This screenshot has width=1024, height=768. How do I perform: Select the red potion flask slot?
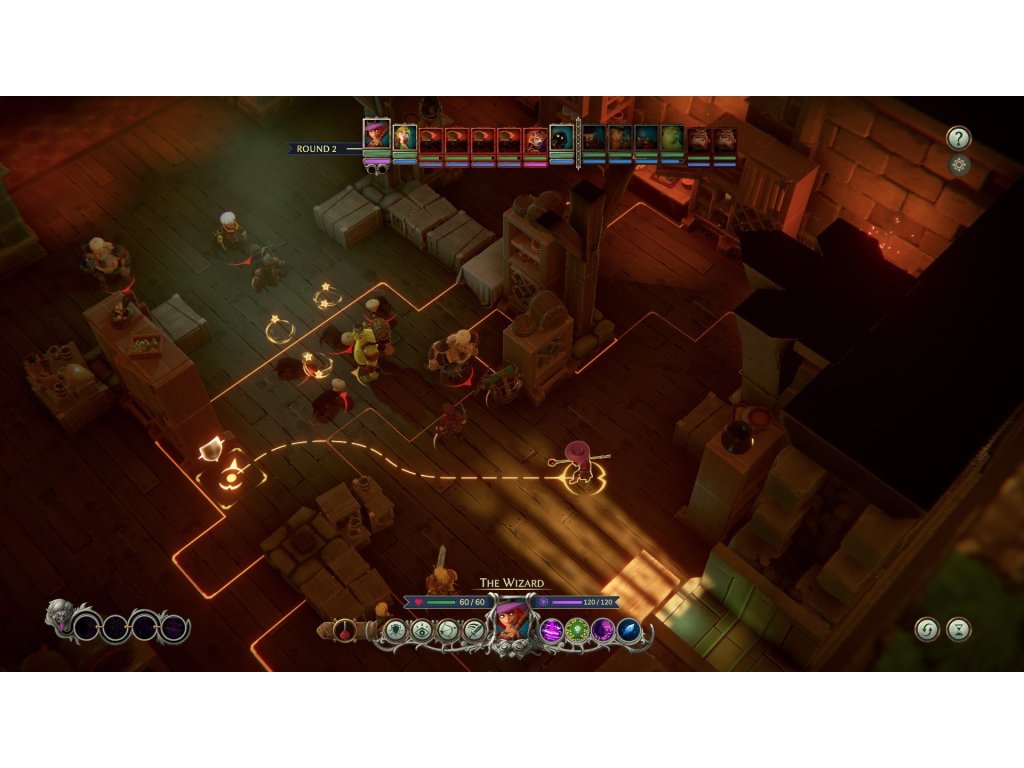tap(346, 631)
